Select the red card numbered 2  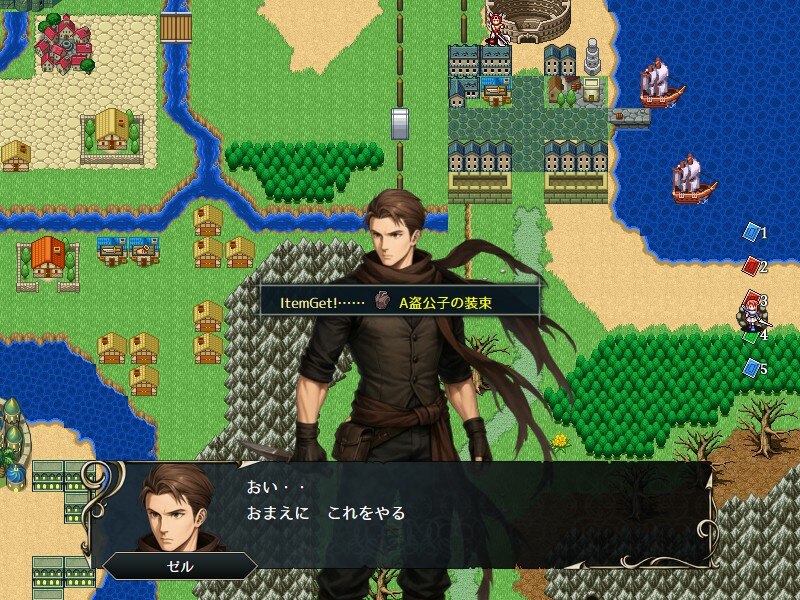point(751,266)
